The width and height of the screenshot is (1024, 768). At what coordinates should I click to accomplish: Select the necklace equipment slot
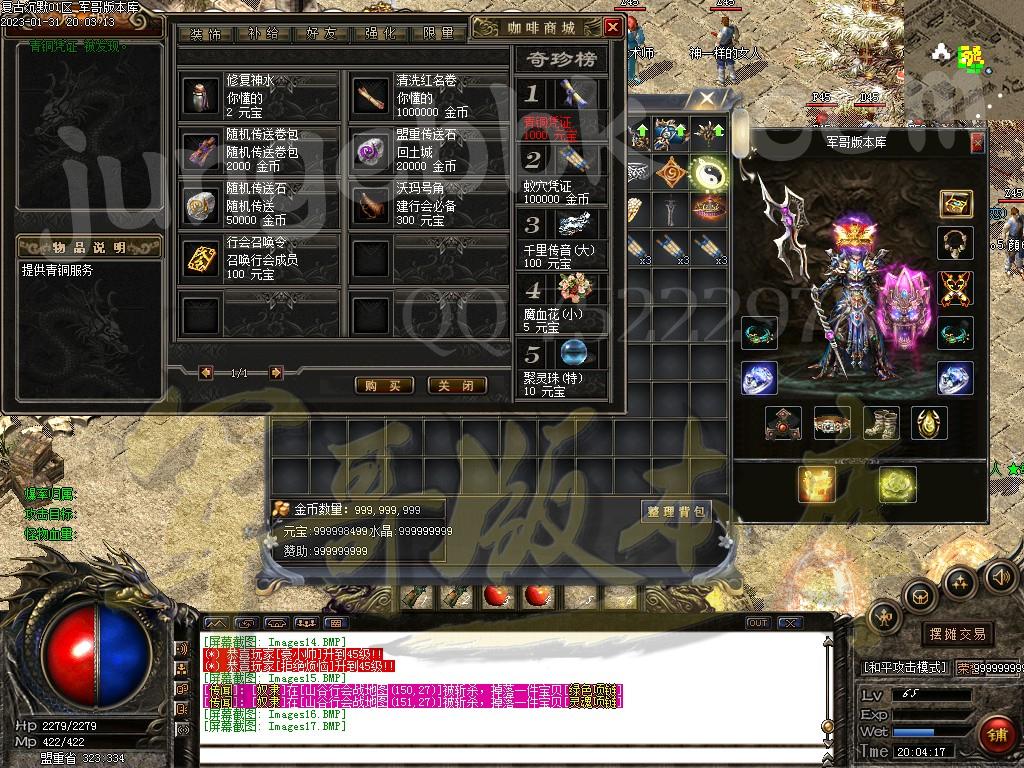tap(956, 243)
